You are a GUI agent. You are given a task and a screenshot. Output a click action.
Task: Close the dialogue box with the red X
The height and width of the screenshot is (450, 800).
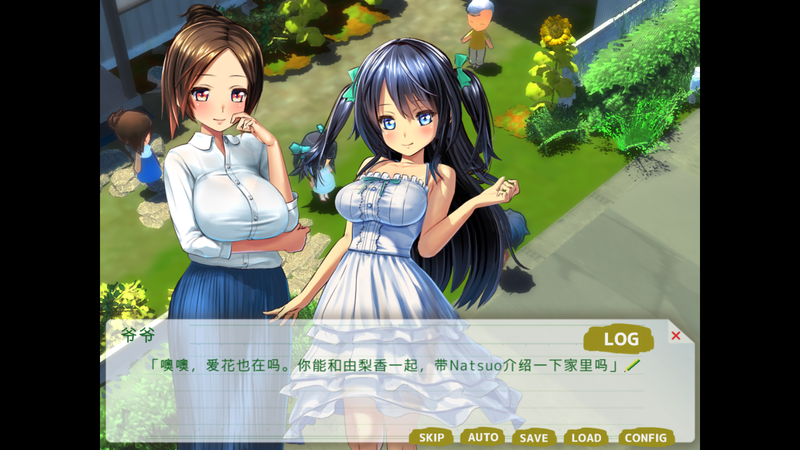click(676, 336)
